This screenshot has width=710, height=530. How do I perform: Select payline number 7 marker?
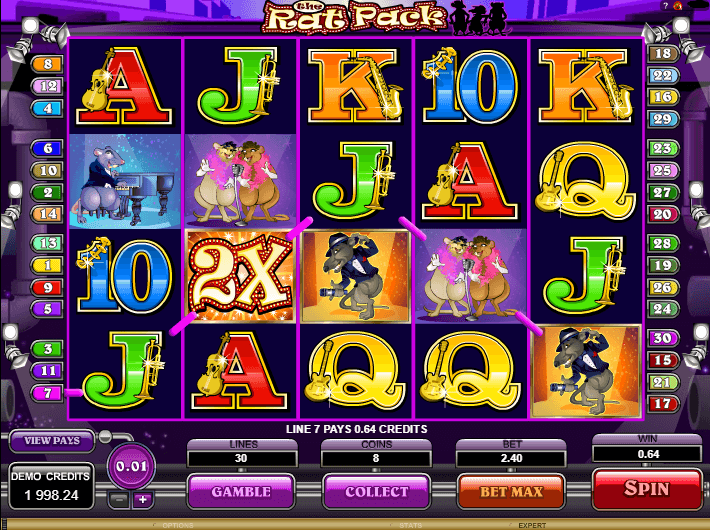coord(47,391)
